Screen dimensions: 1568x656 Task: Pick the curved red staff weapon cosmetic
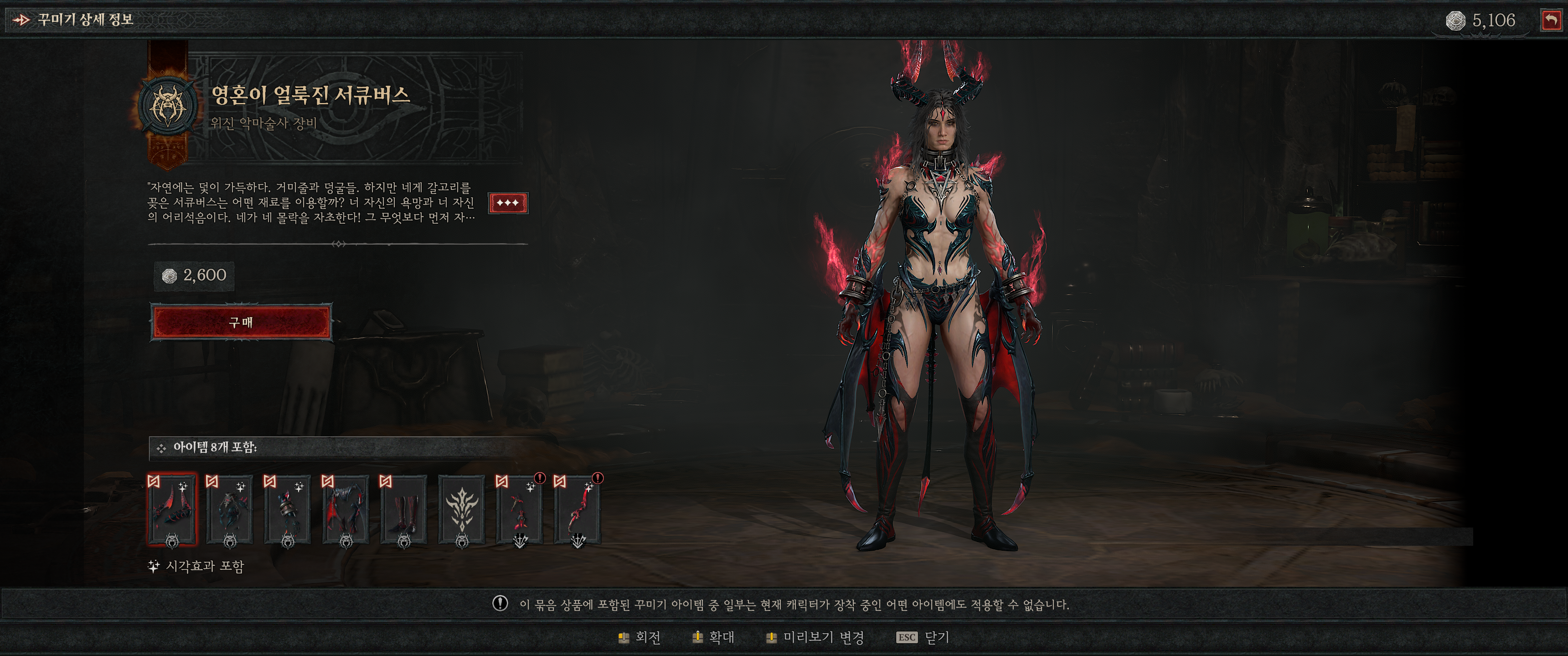577,509
